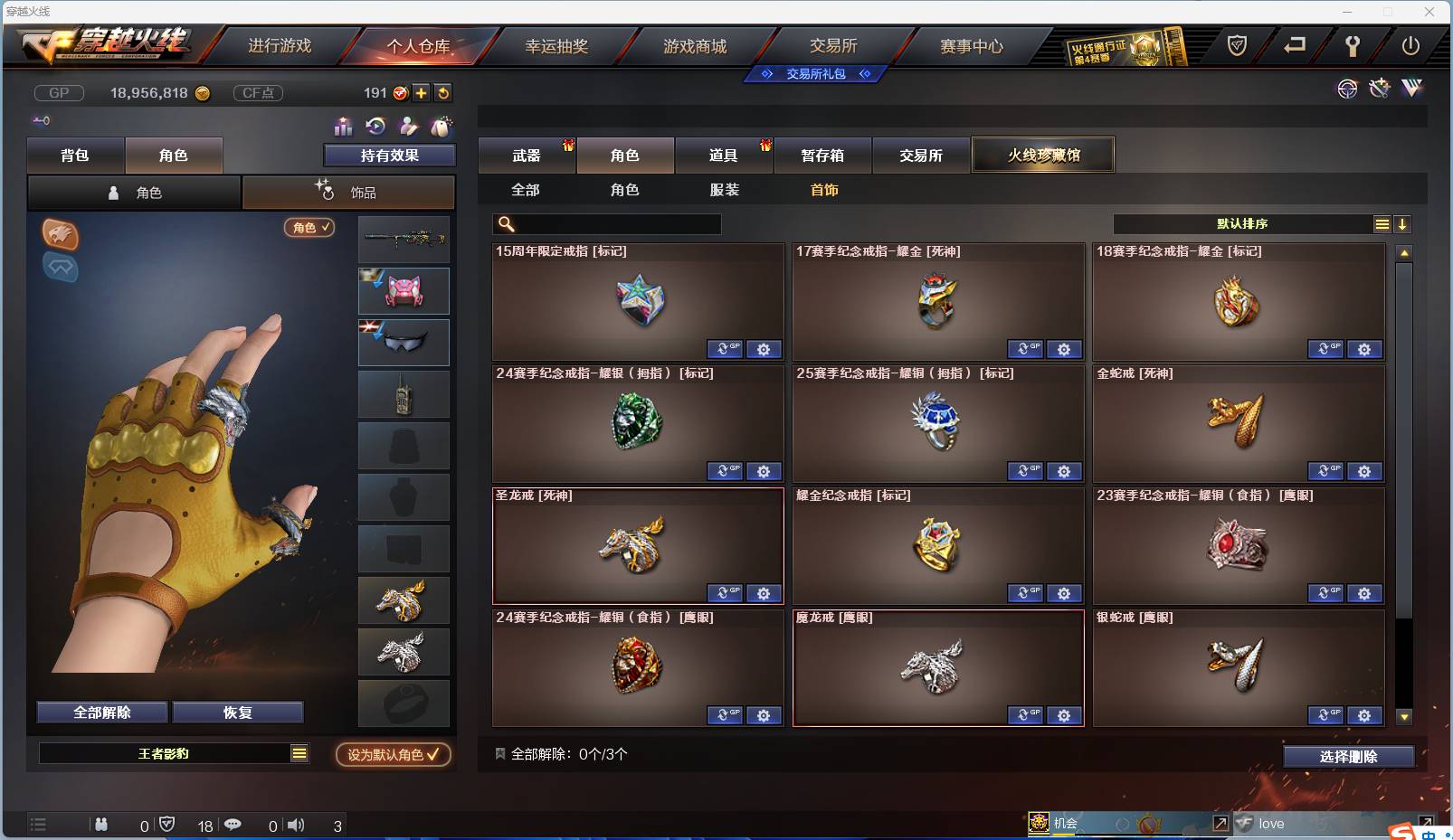
Task: Toggle the 角色 checkbox on the character preview
Action: [309, 228]
